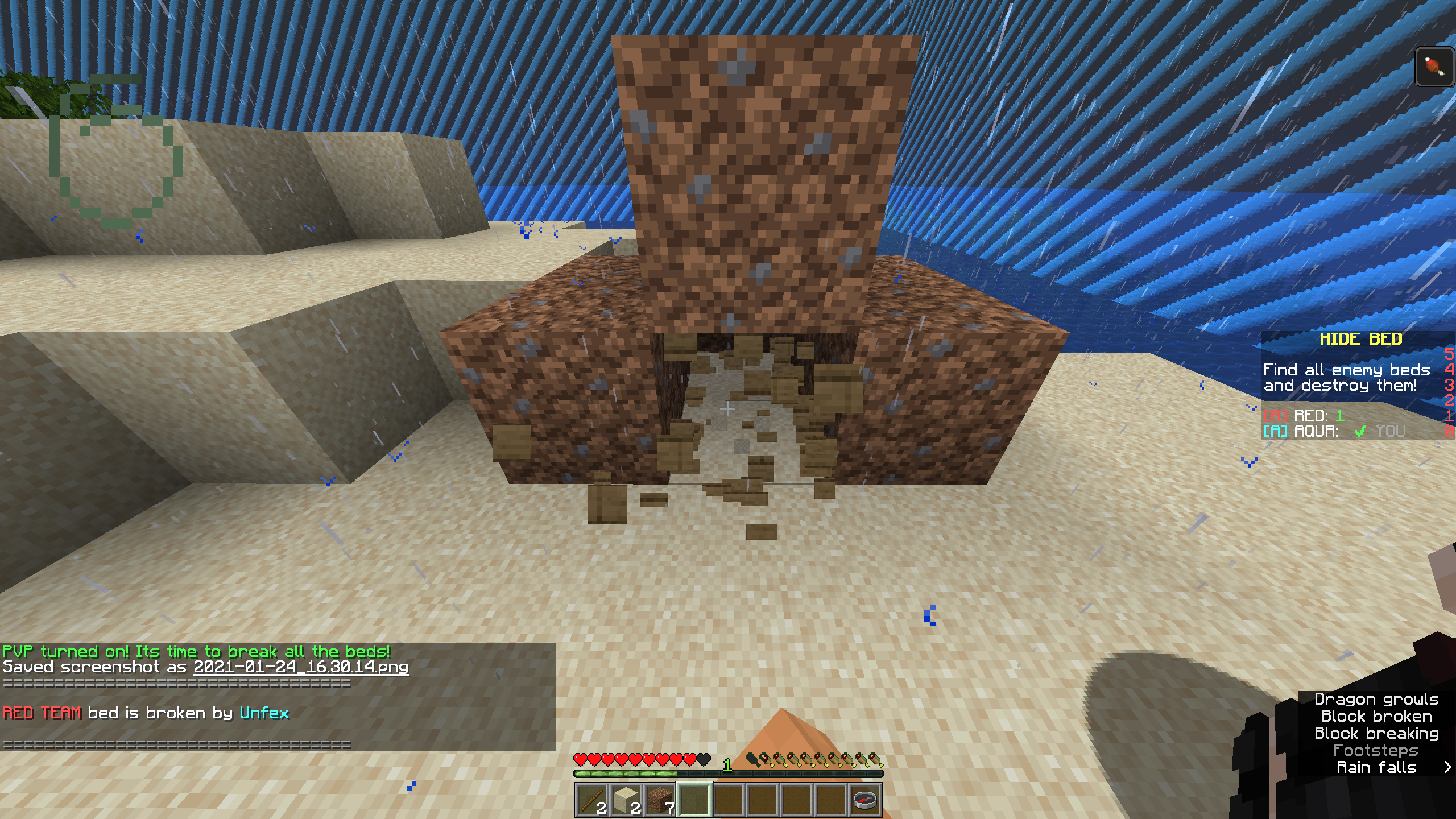Select the highlighted empty hotbar slot
1456x819 pixels.
(694, 799)
